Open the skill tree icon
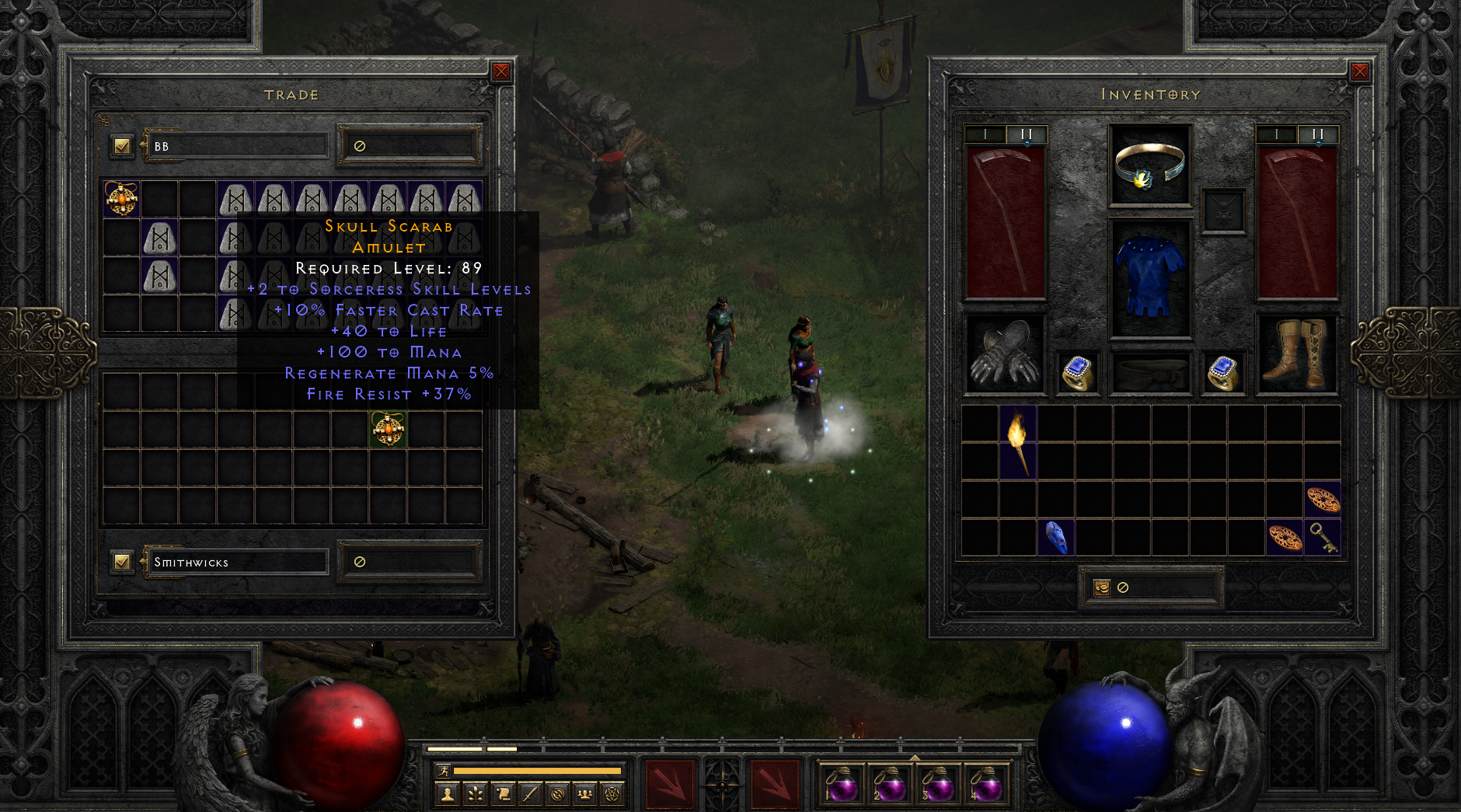1461x812 pixels. (x=475, y=794)
